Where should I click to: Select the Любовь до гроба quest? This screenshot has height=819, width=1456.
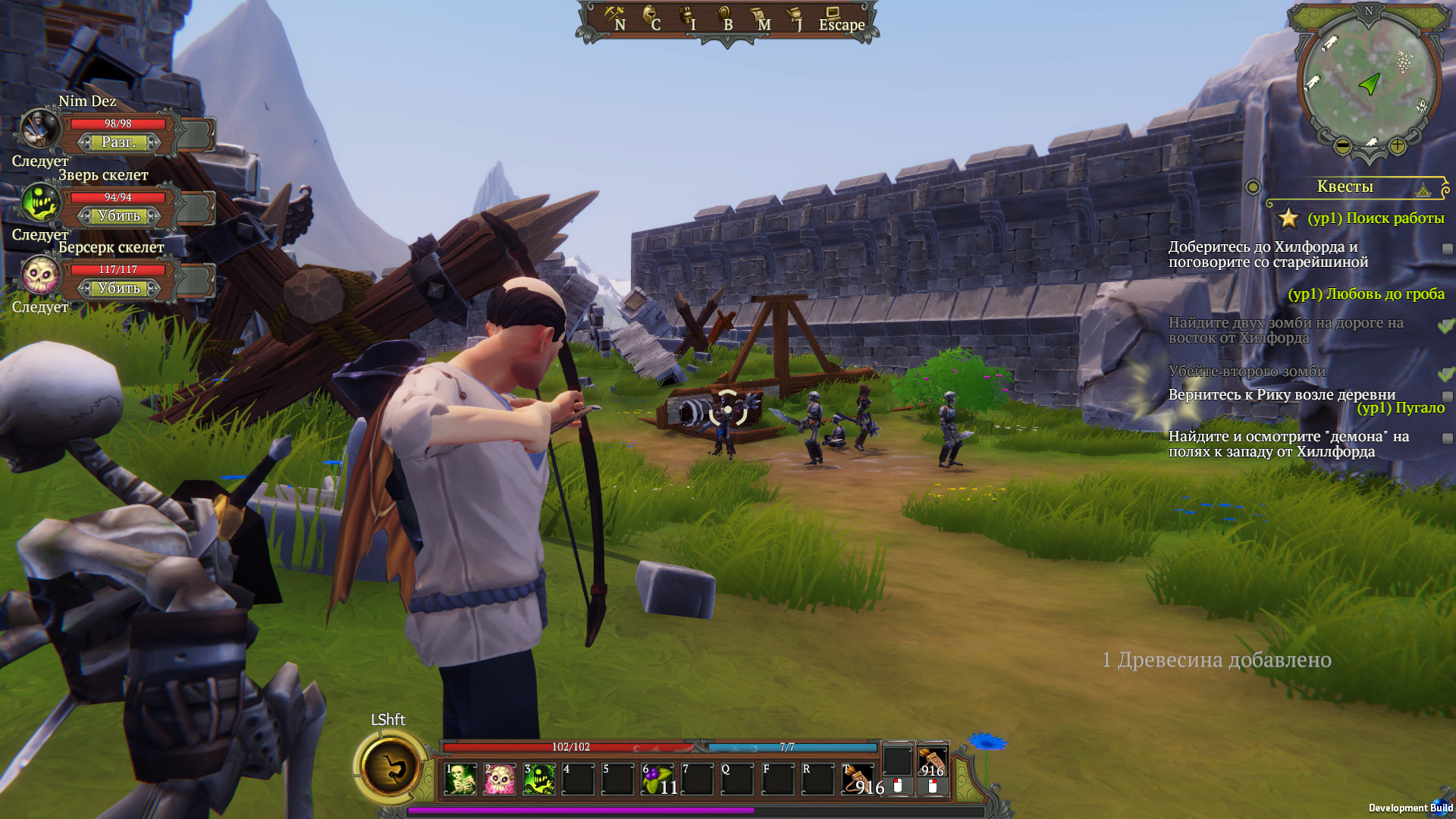(x=1366, y=294)
